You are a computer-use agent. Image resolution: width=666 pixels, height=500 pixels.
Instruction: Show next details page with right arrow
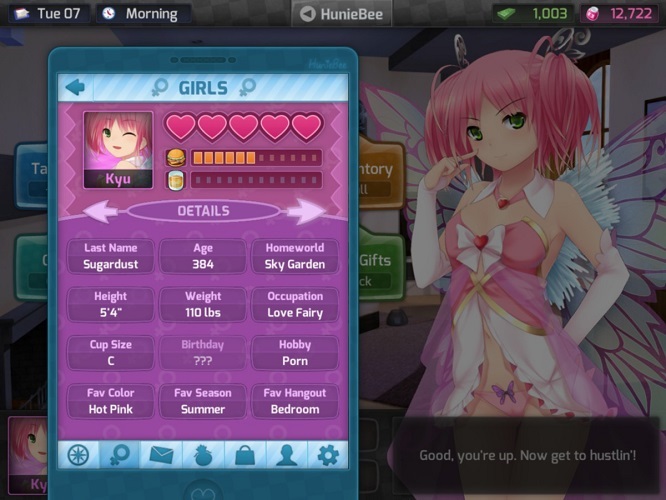point(305,211)
